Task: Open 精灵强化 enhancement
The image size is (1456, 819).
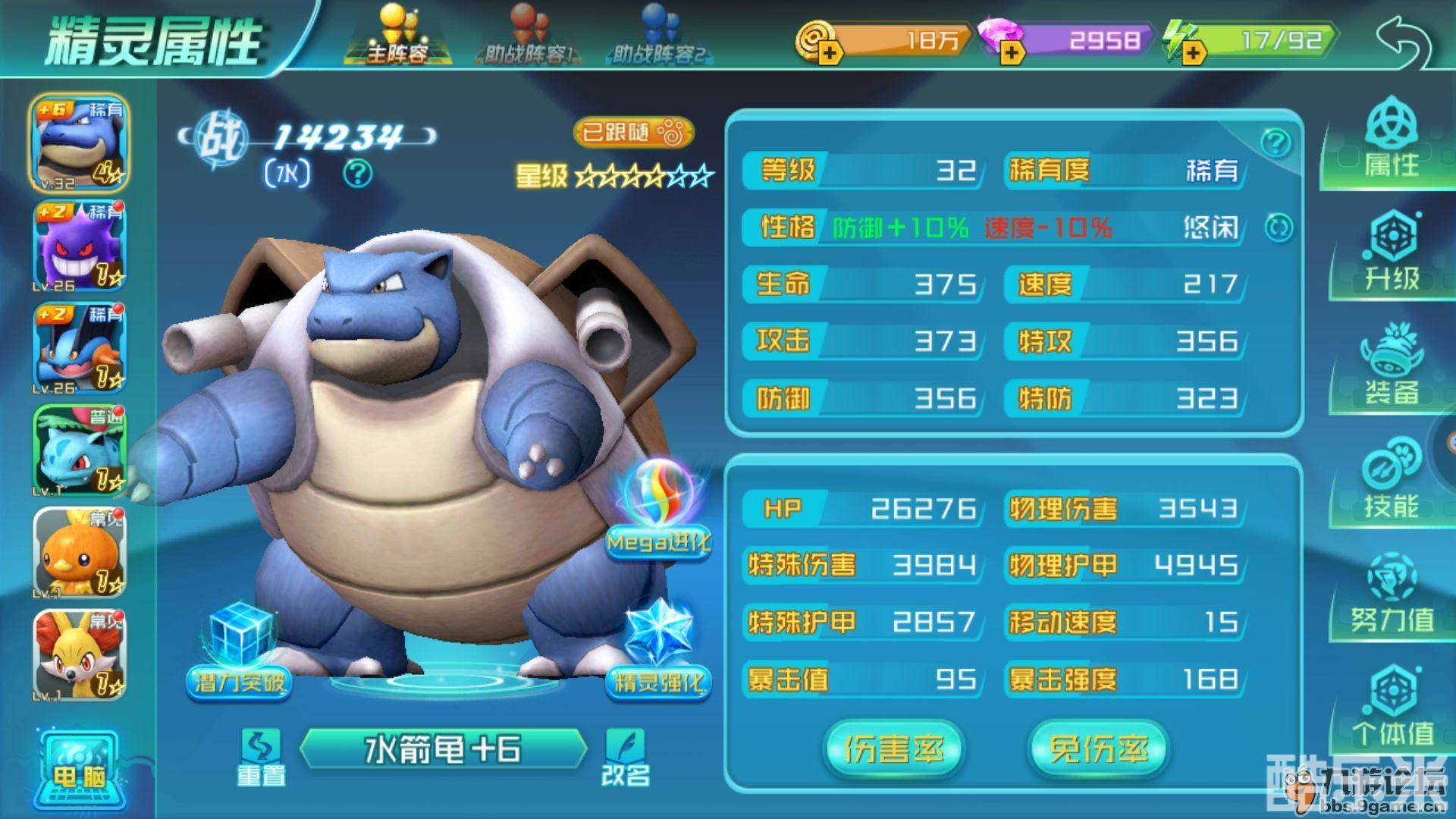Action: coord(658,652)
